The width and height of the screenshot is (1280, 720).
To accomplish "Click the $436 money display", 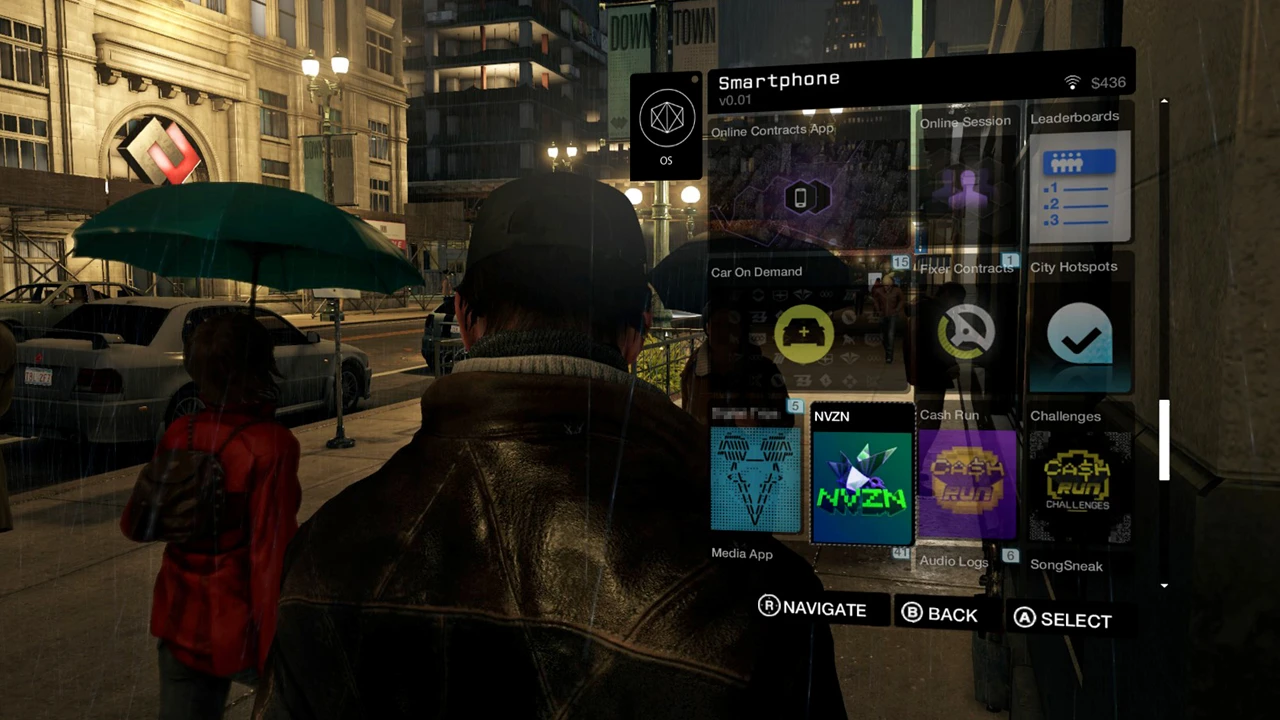I will (x=1108, y=82).
